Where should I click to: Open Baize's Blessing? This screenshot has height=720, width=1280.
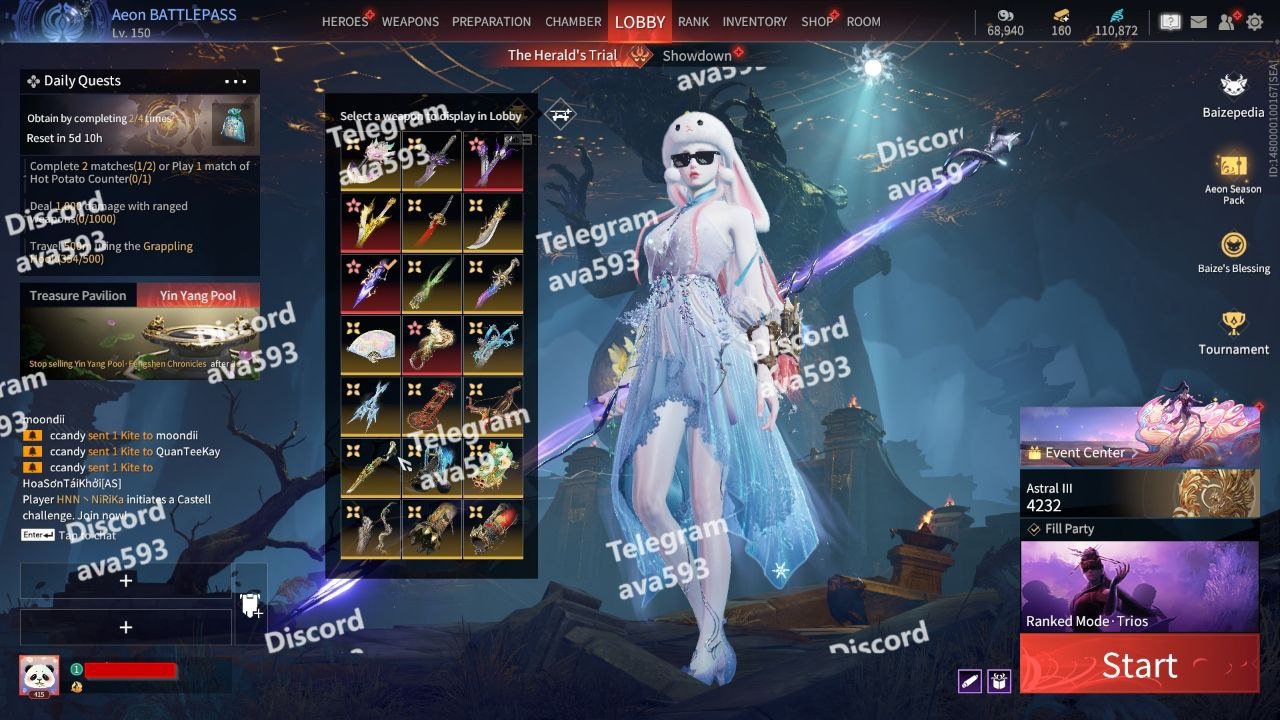(1233, 252)
